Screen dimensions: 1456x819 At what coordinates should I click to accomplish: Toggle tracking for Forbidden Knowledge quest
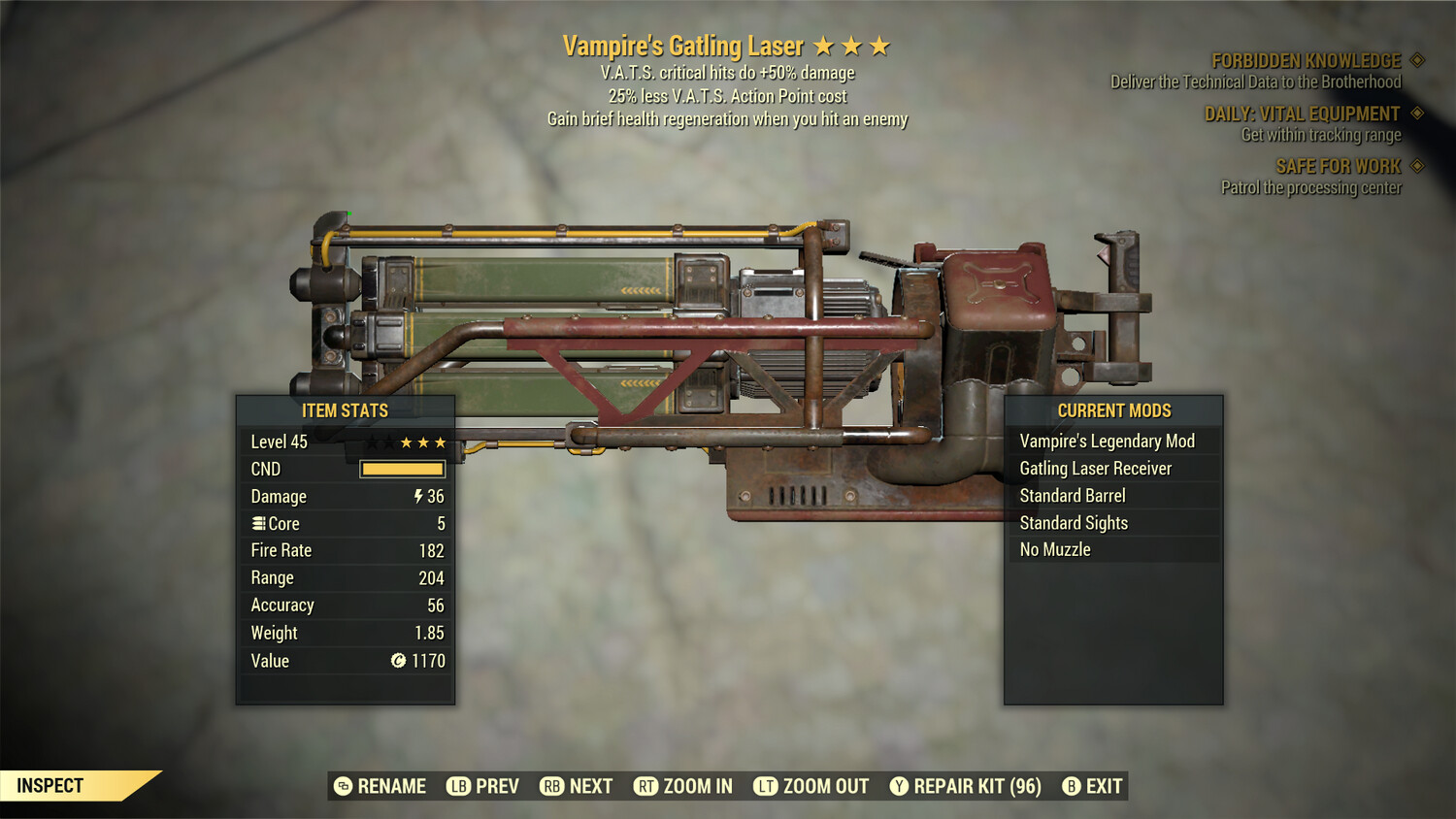click(1419, 60)
